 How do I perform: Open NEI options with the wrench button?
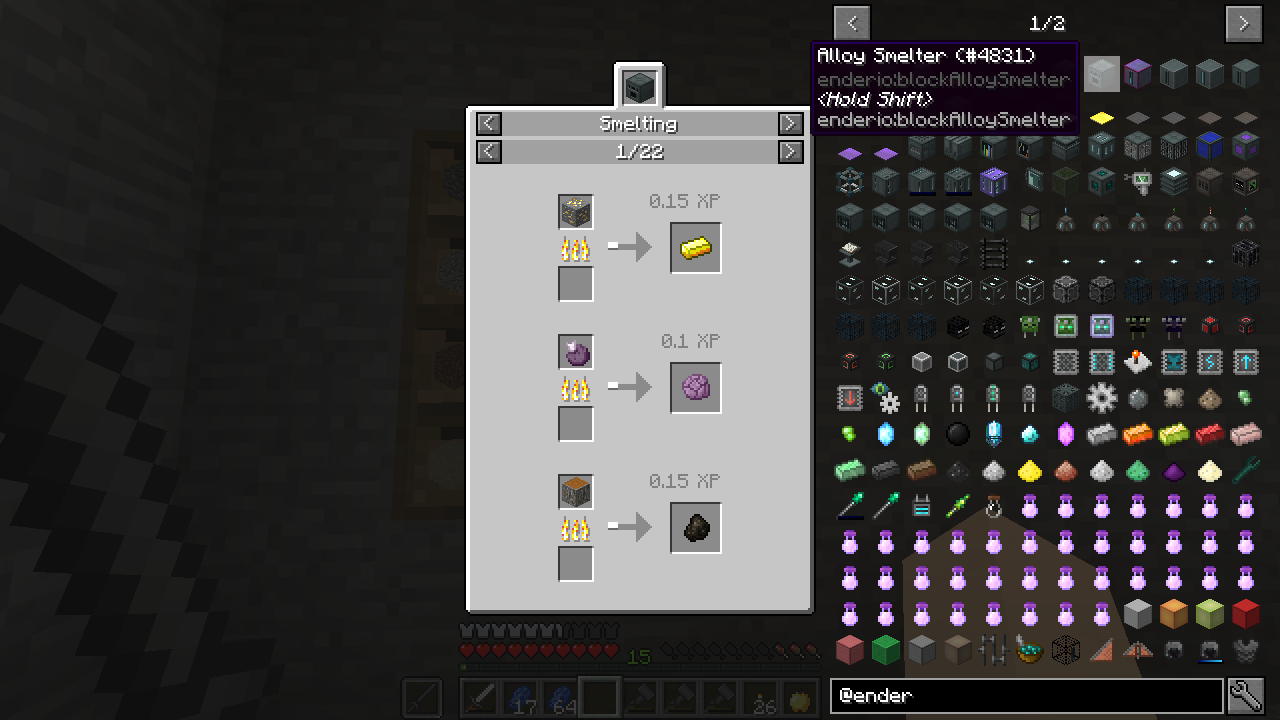[x=1246, y=695]
